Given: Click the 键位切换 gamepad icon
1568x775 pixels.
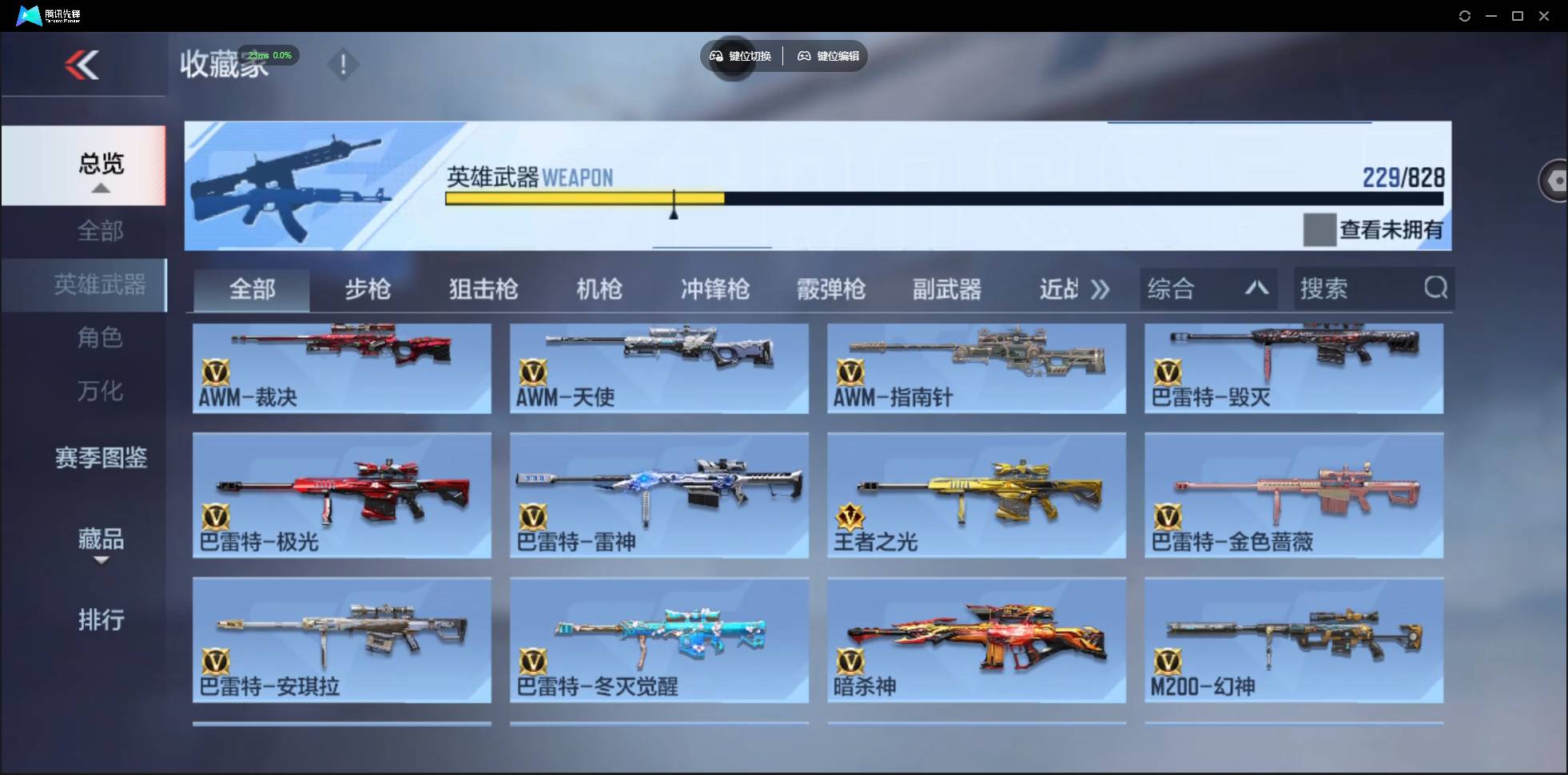Looking at the screenshot, I should (716, 56).
